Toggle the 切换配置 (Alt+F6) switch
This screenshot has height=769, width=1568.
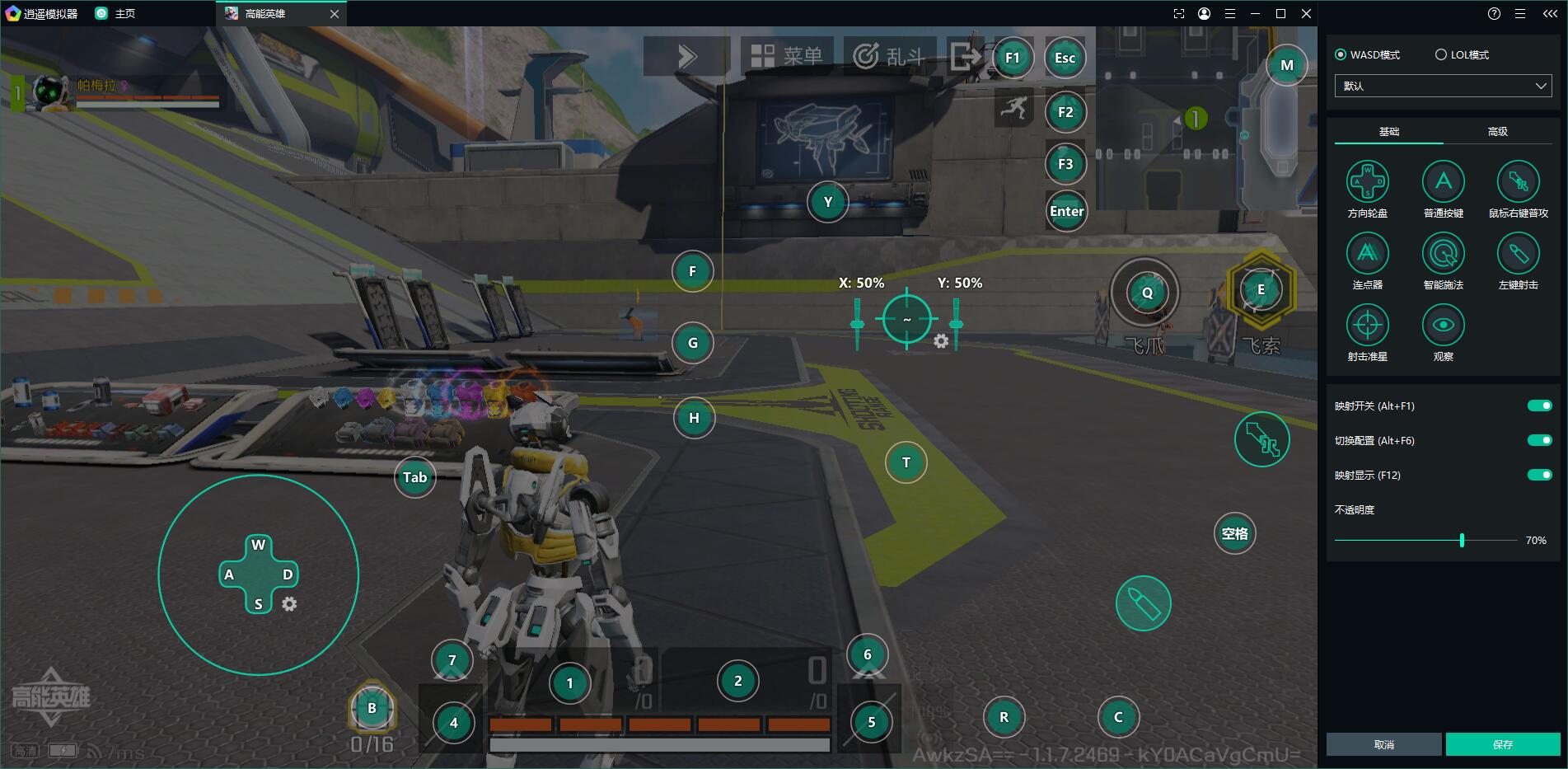[1539, 440]
